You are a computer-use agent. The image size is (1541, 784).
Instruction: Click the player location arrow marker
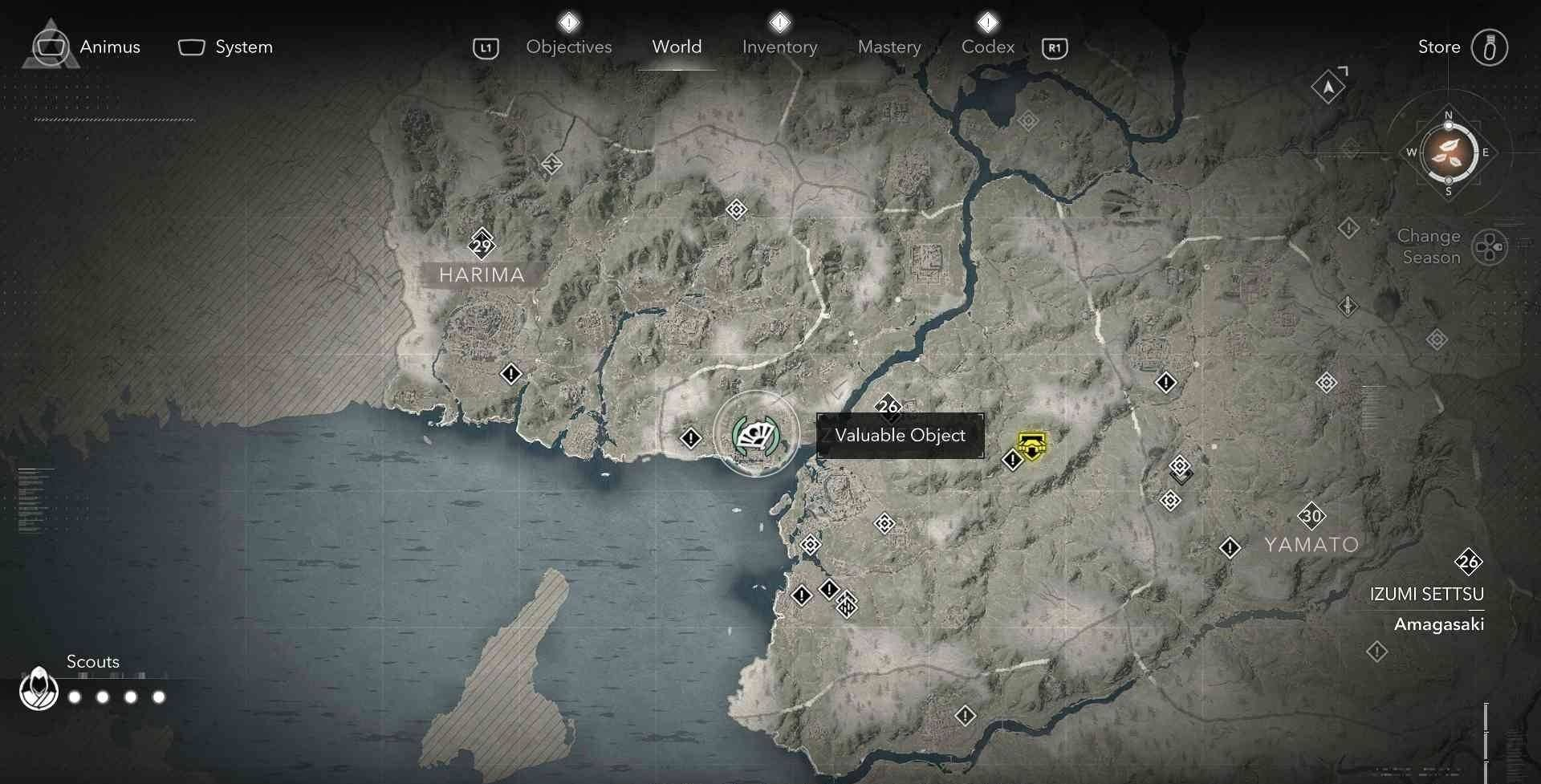tap(1328, 87)
